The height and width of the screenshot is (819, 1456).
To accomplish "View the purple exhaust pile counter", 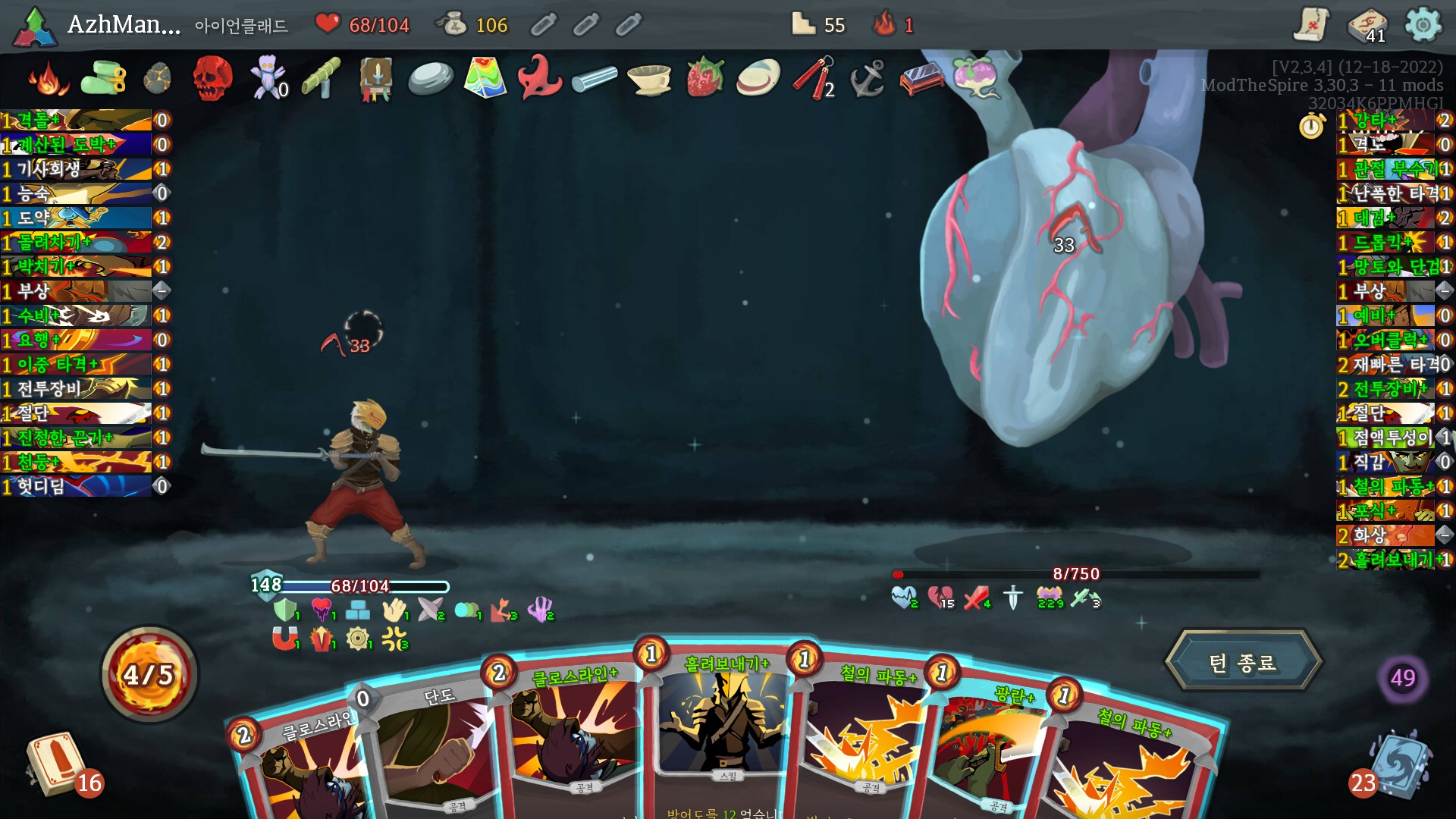I will (1402, 677).
